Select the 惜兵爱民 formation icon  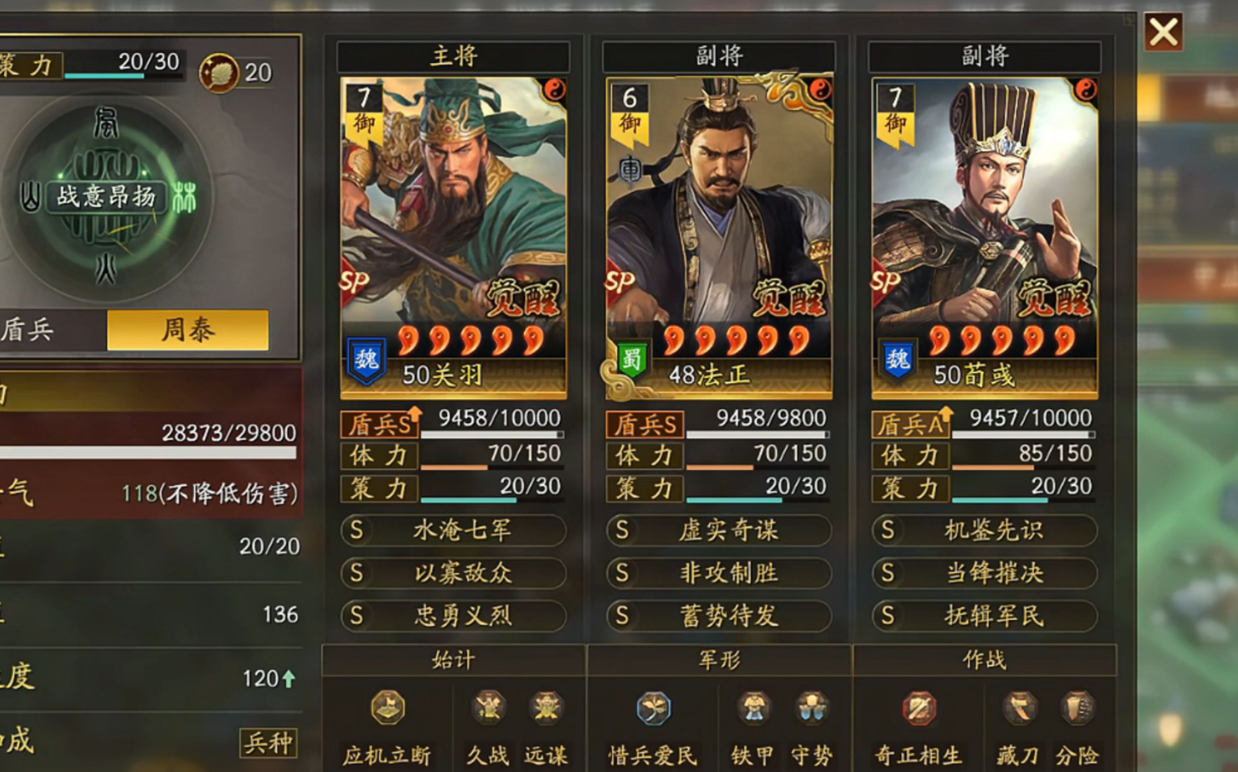(653, 708)
